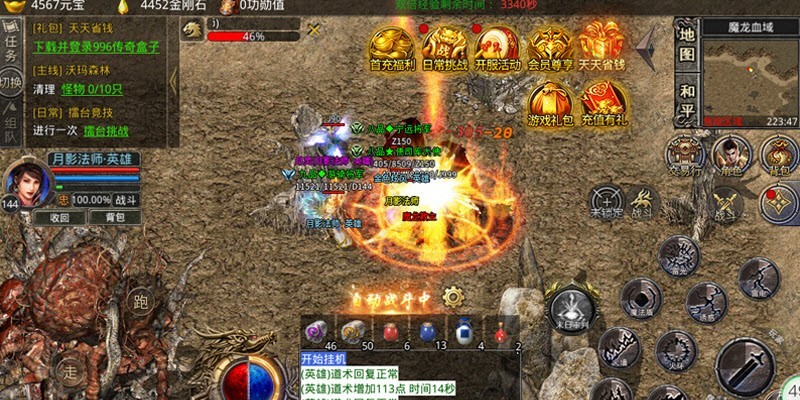800x400 pixels.
Task: Activate the 魔法盾 magic shield skill
Action: tap(638, 297)
